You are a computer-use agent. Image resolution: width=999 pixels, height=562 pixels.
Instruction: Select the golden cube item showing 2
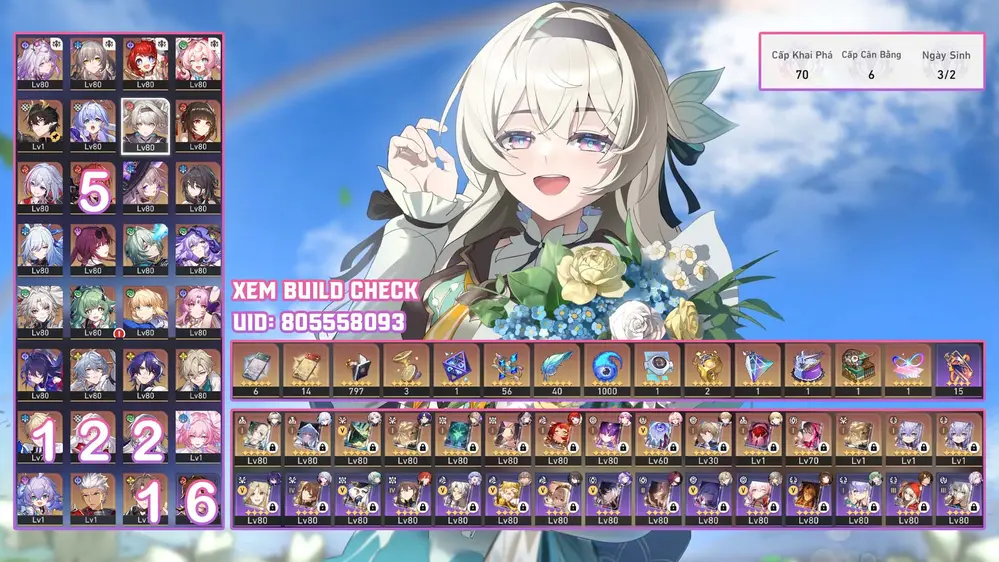click(708, 371)
